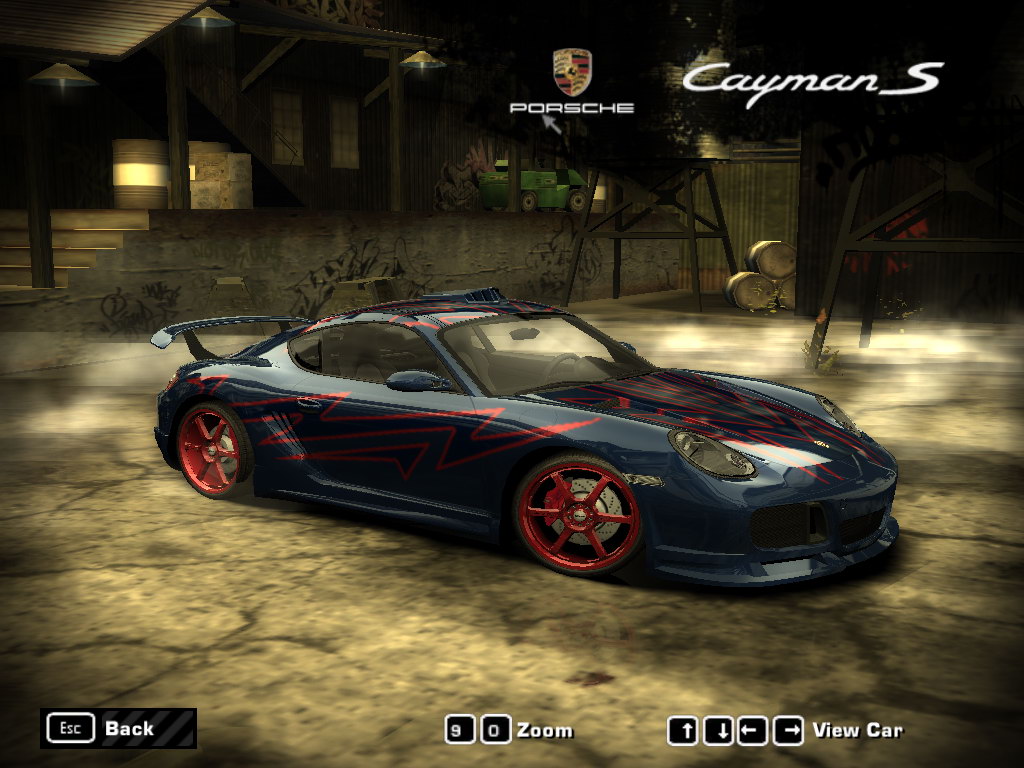Spin the car using the left arrow button
Viewport: 1024px width, 768px height.
point(753,731)
